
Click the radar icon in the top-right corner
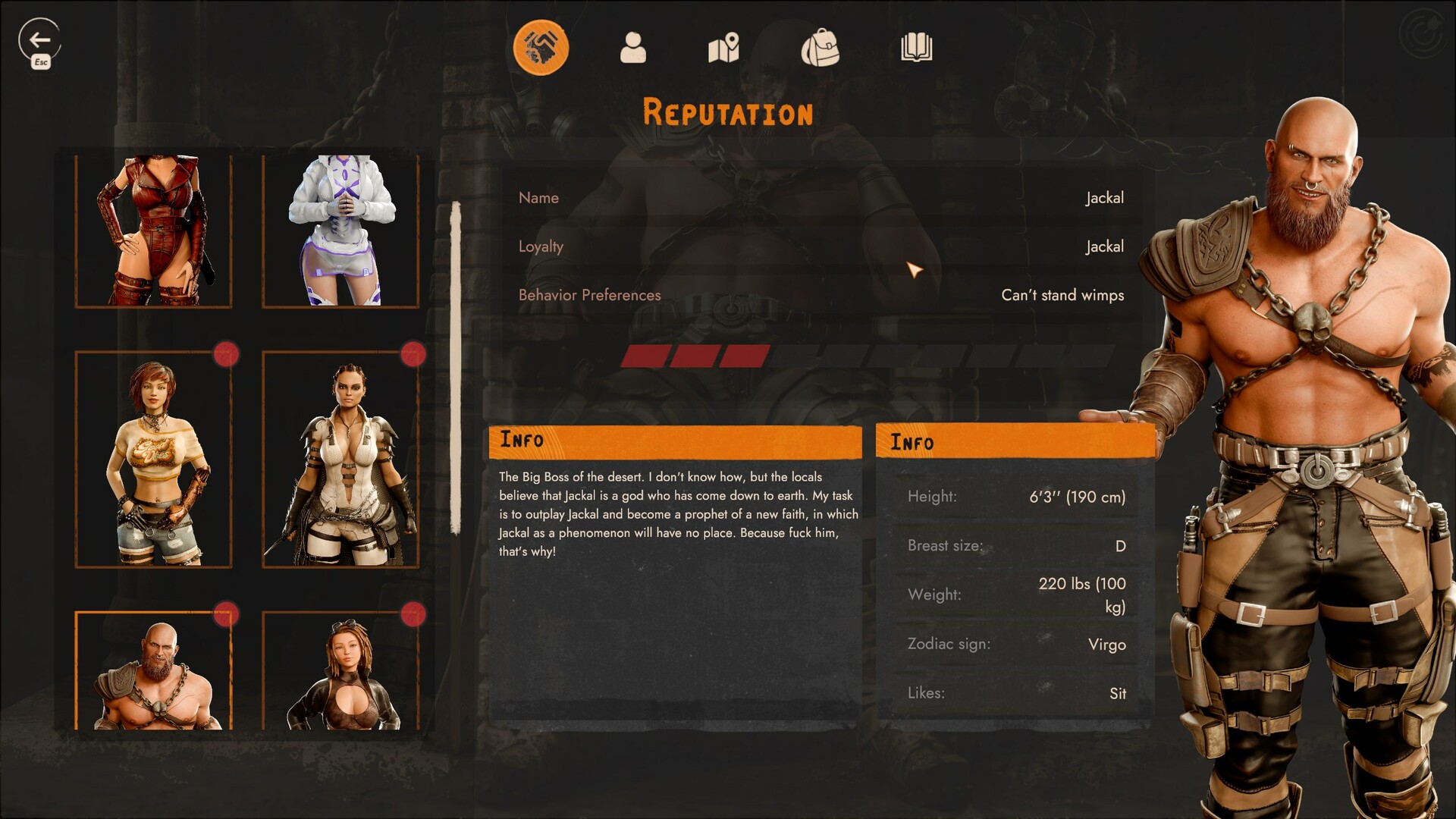[x=1422, y=33]
